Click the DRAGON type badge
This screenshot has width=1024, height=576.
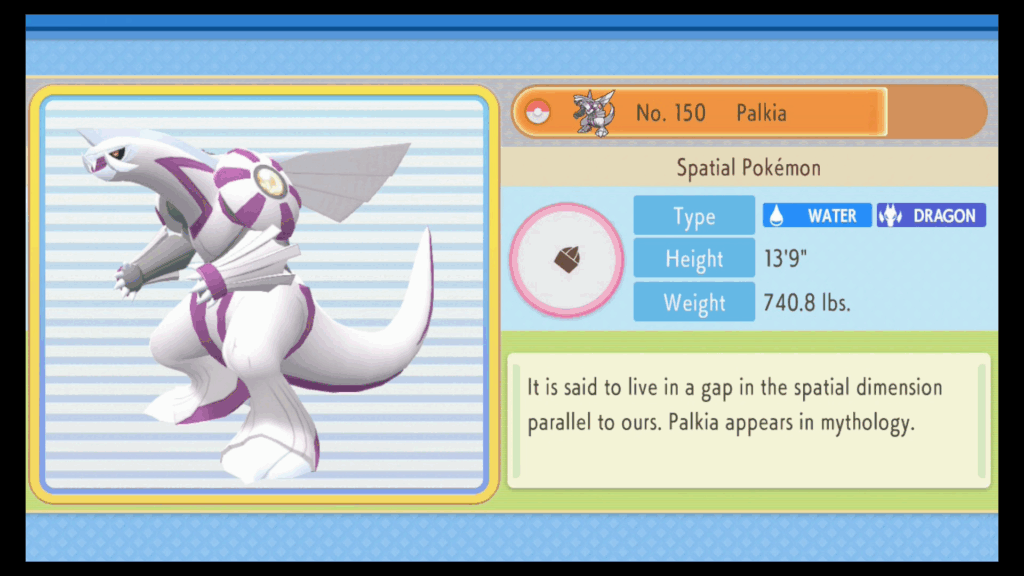tap(931, 215)
